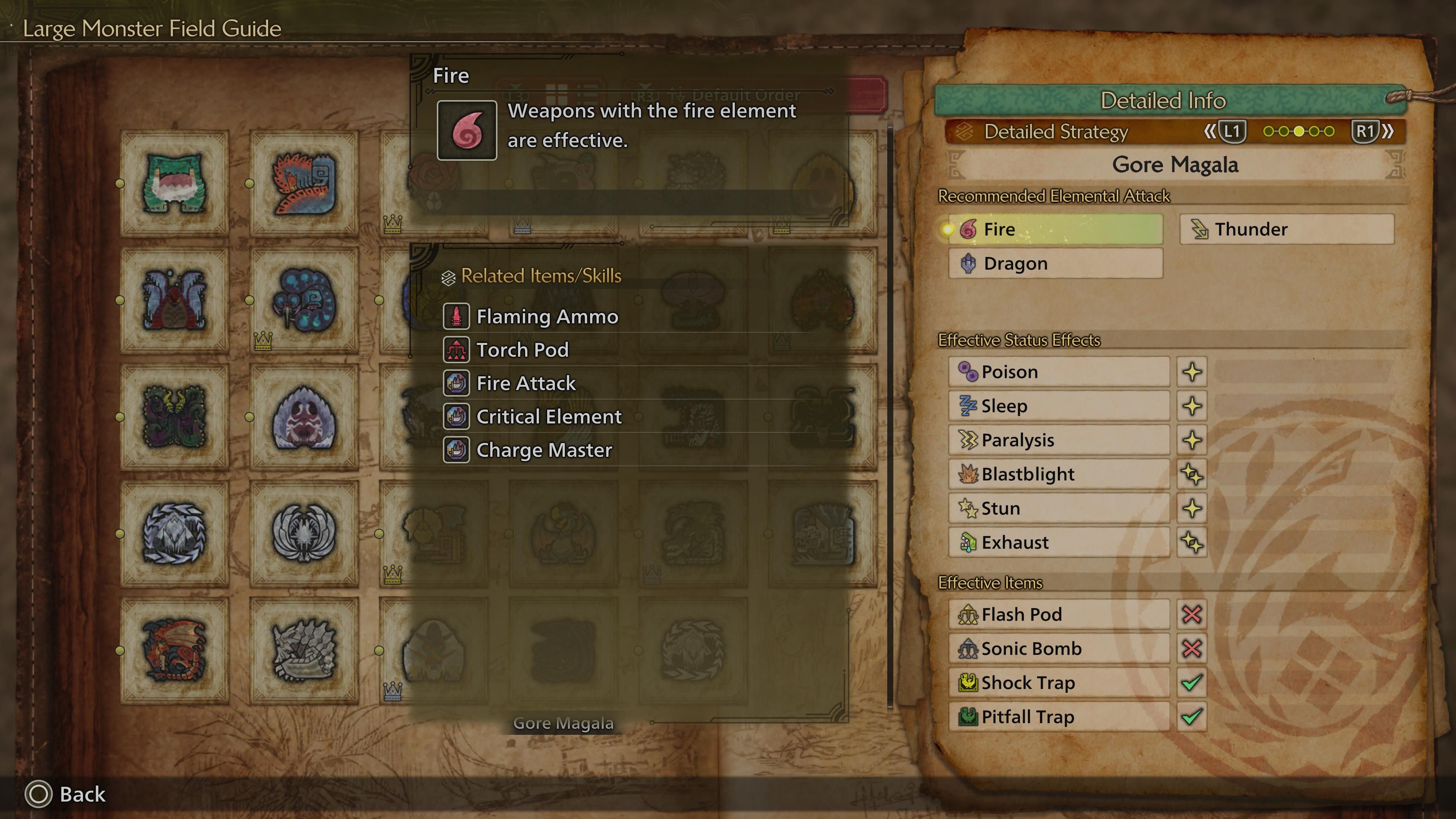1456x819 pixels.
Task: Click the Poison status effect icon
Action: click(x=969, y=371)
